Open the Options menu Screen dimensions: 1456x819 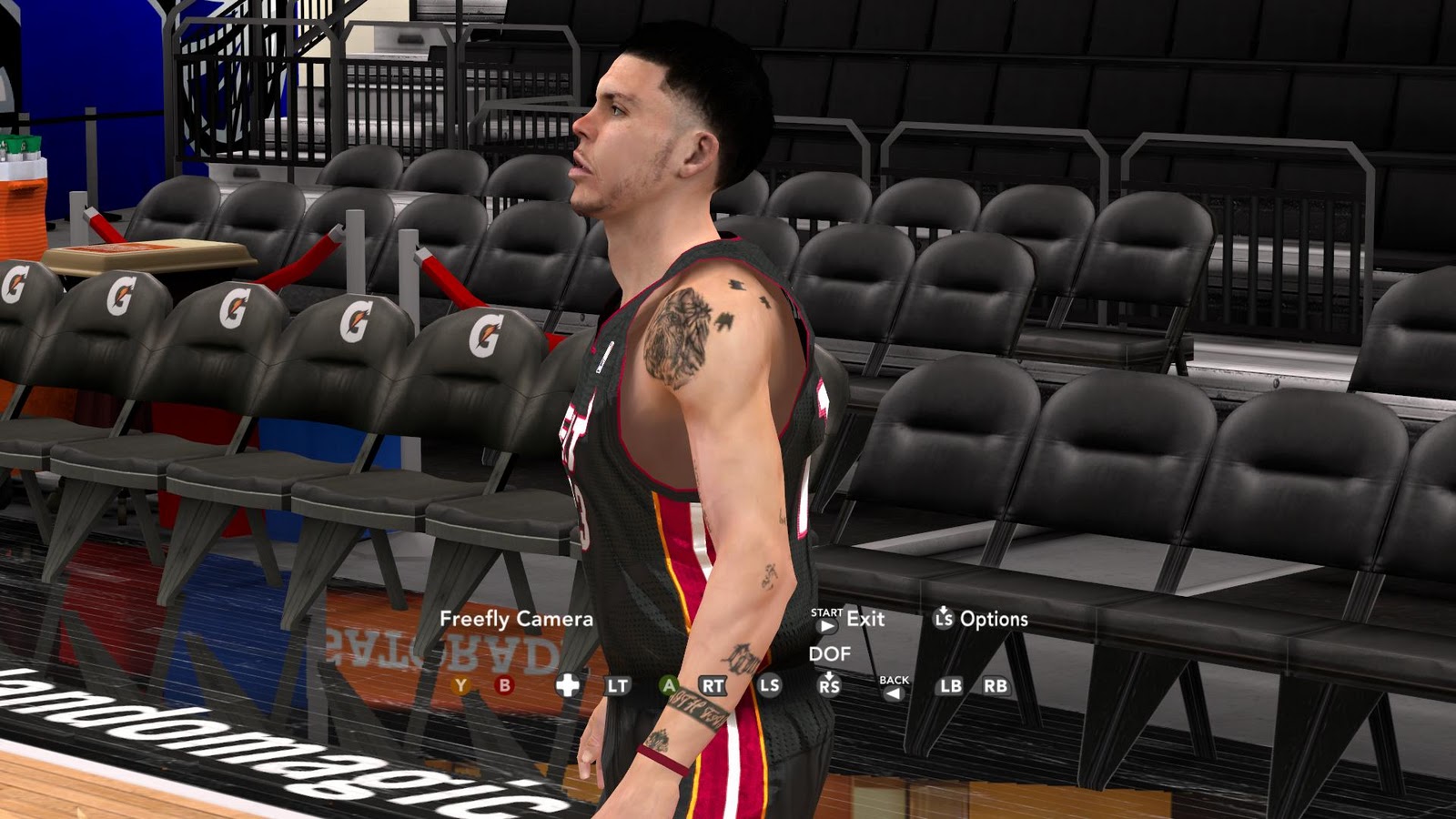tap(995, 619)
